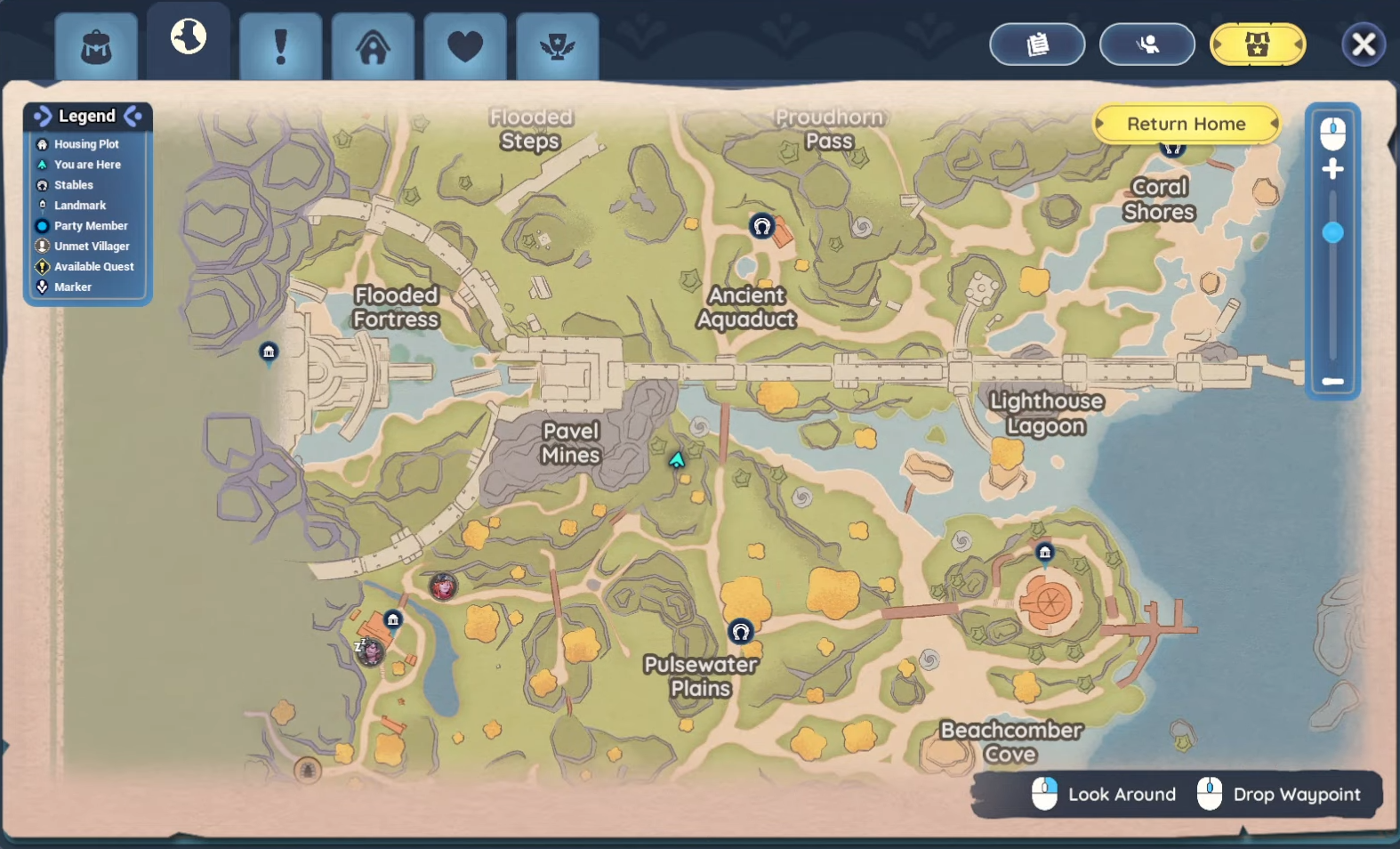
Task: Open the accomplishments trophy icon
Action: coord(557,46)
